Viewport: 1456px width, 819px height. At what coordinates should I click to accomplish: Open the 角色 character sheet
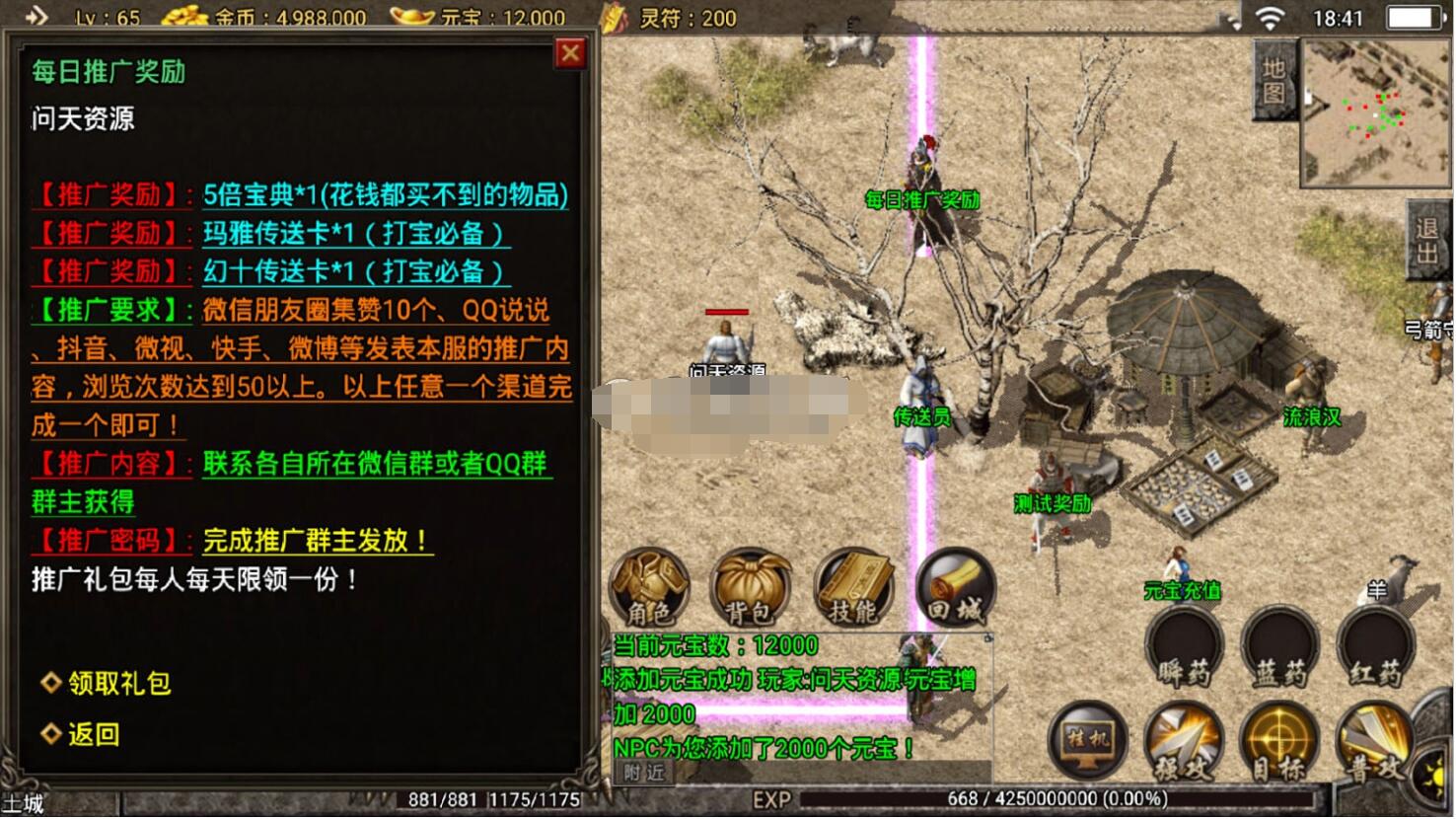(x=649, y=587)
